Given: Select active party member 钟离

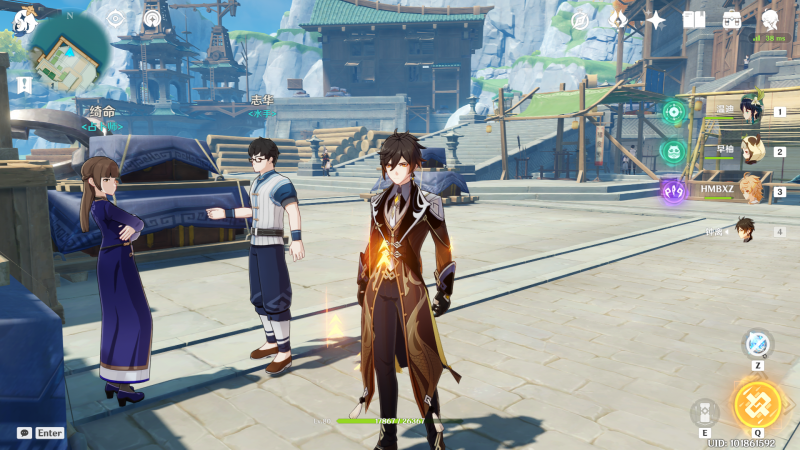Looking at the screenshot, I should 745,231.
